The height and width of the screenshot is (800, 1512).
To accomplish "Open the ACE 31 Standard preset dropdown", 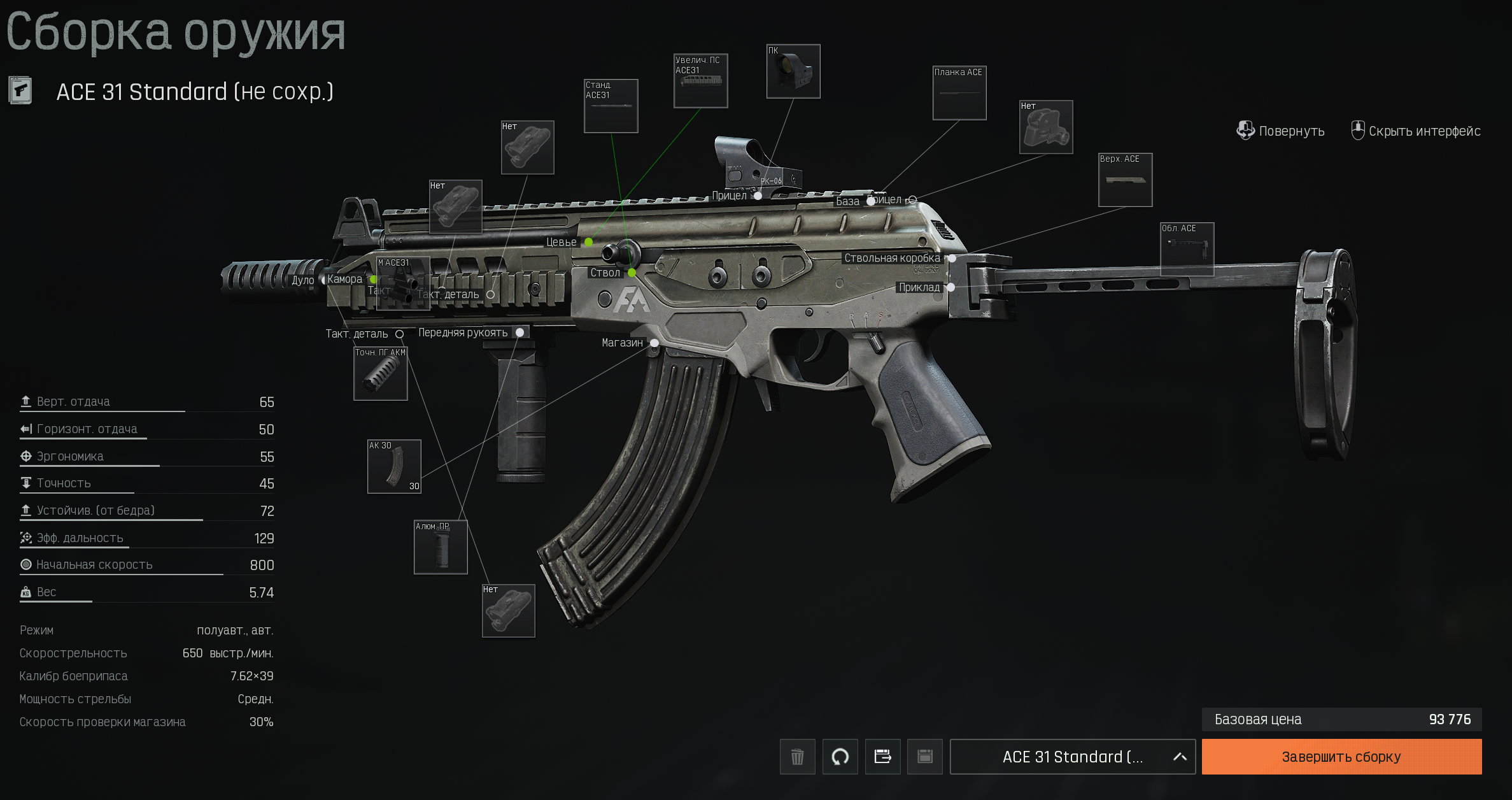I will tap(1072, 757).
